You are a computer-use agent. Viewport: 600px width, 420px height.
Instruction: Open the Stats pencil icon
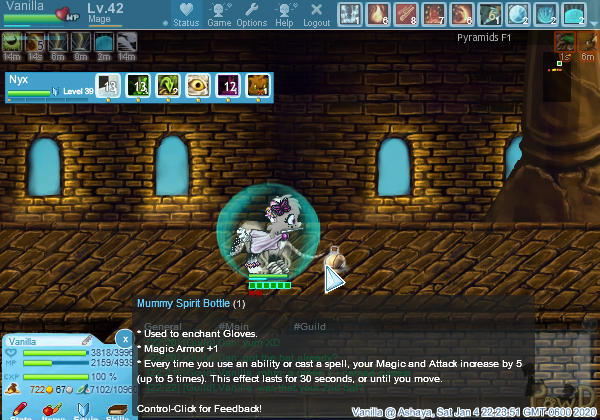(x=18, y=410)
